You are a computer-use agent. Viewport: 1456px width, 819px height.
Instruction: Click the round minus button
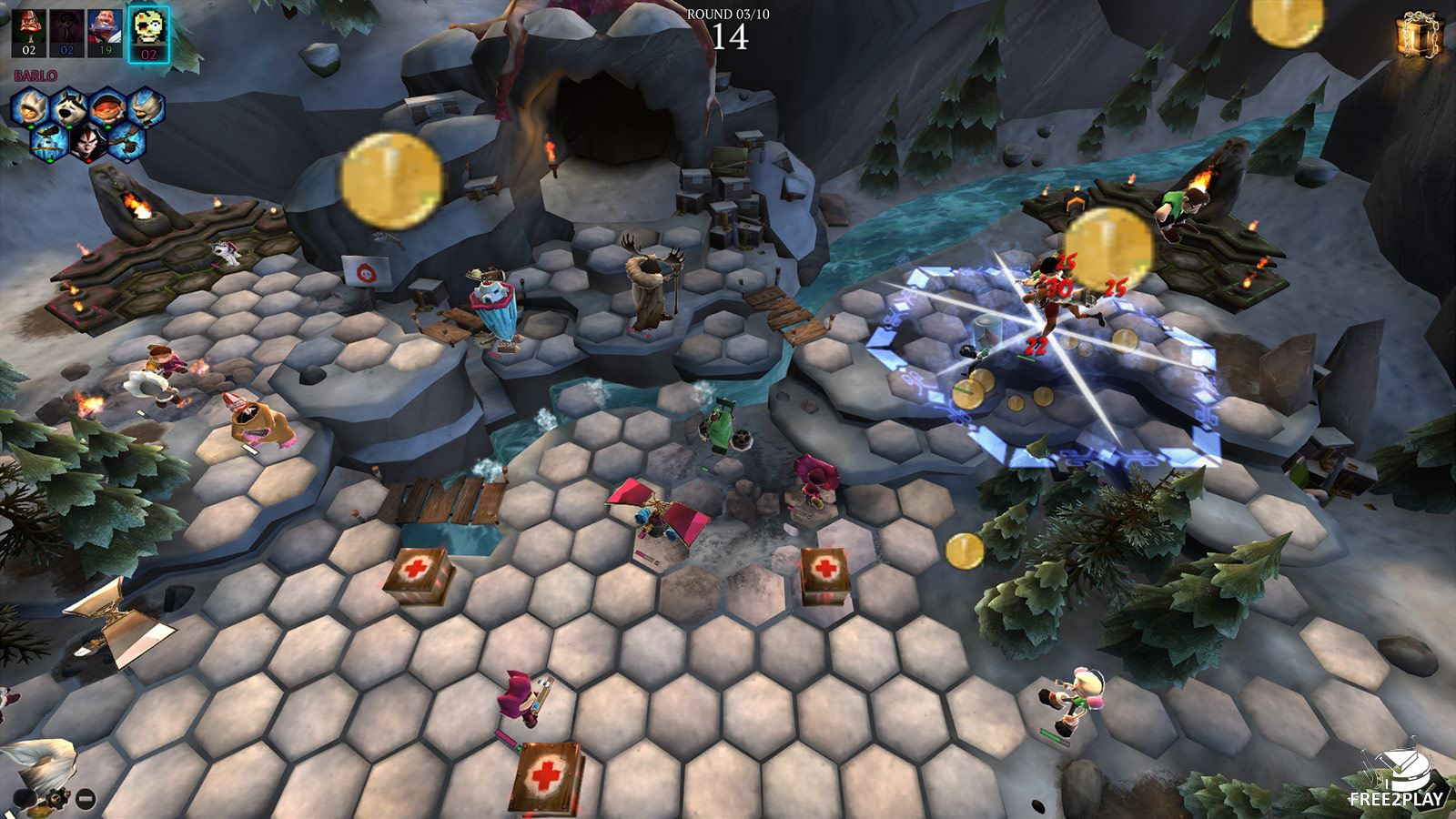point(85,800)
